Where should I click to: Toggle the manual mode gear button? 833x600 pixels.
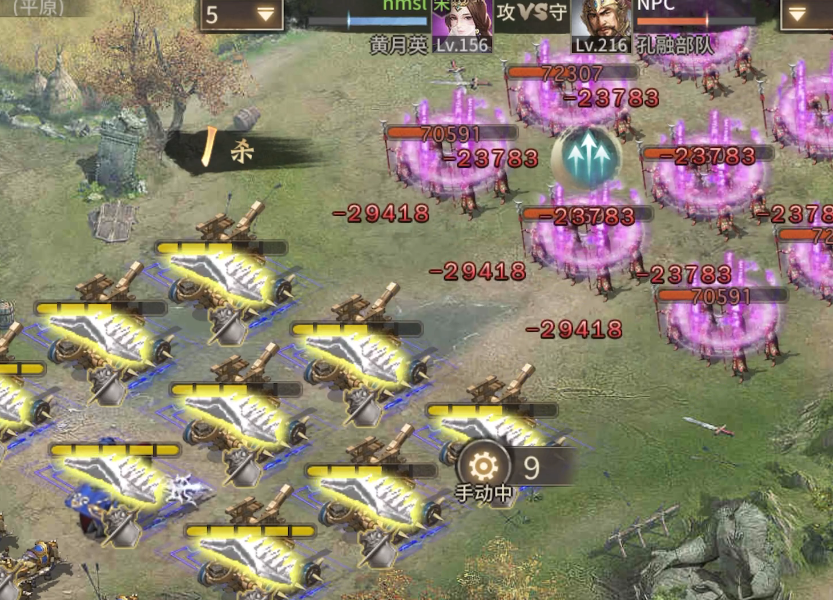[x=483, y=466]
